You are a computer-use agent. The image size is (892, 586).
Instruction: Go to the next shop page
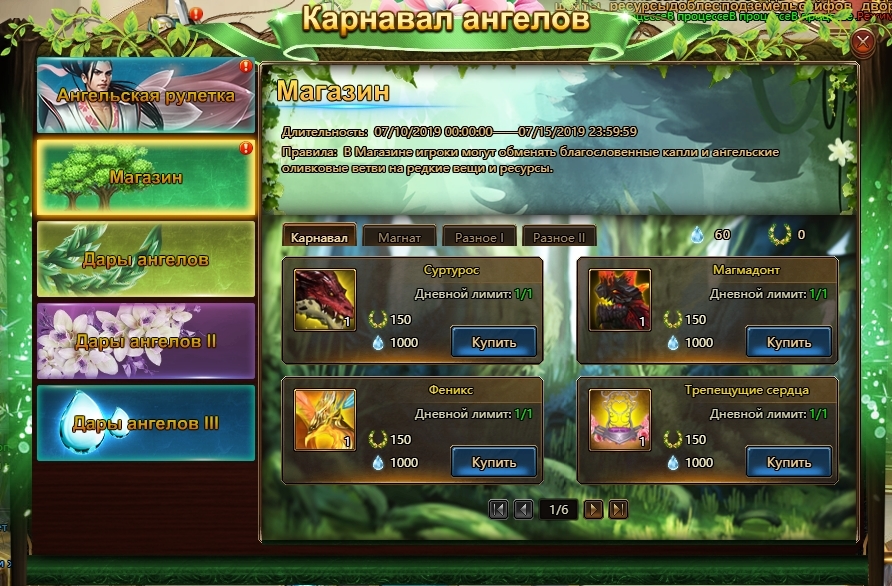tap(593, 510)
